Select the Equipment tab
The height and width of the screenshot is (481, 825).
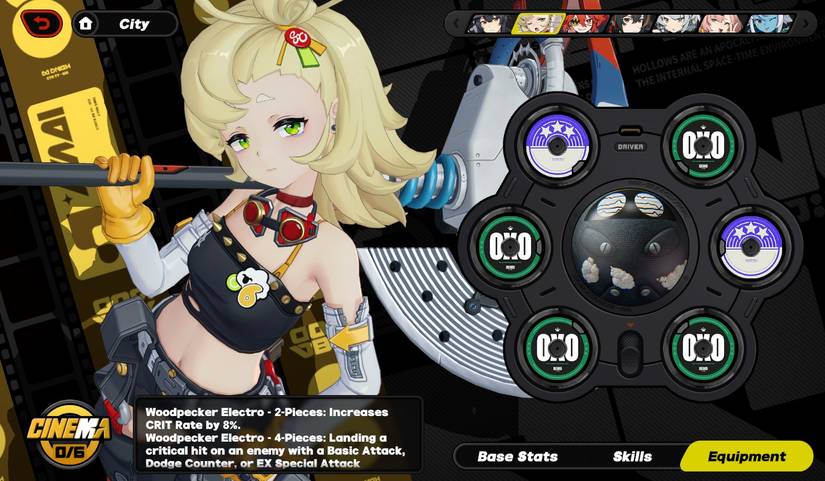point(746,457)
